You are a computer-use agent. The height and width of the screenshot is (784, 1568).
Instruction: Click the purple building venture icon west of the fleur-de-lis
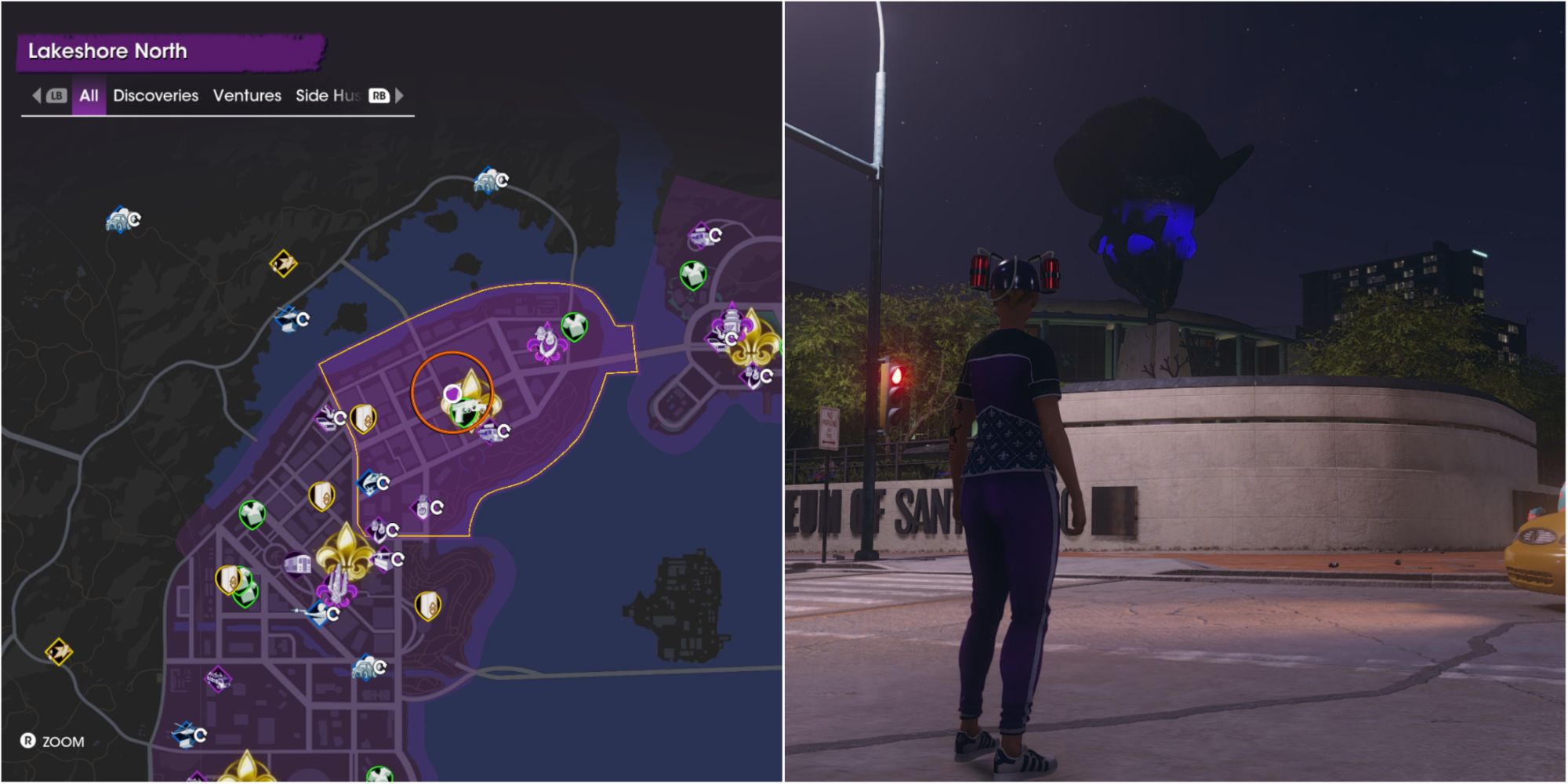coord(298,563)
